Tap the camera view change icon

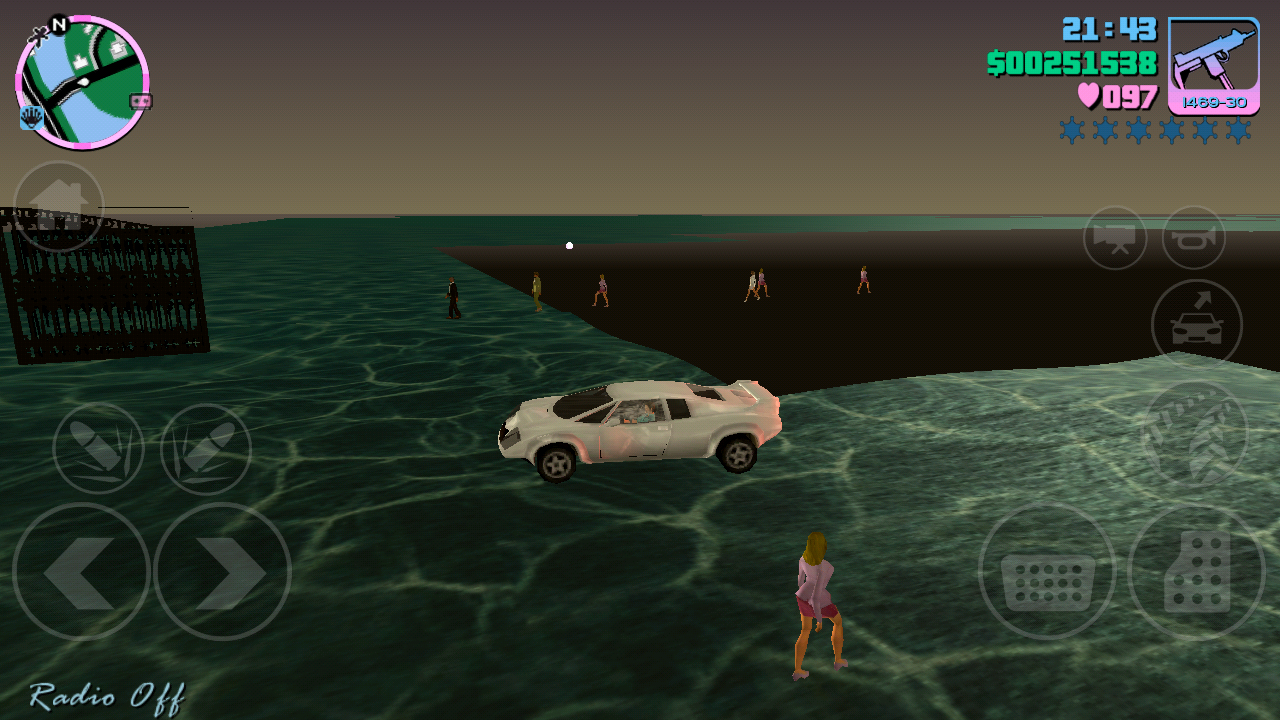pos(1113,239)
